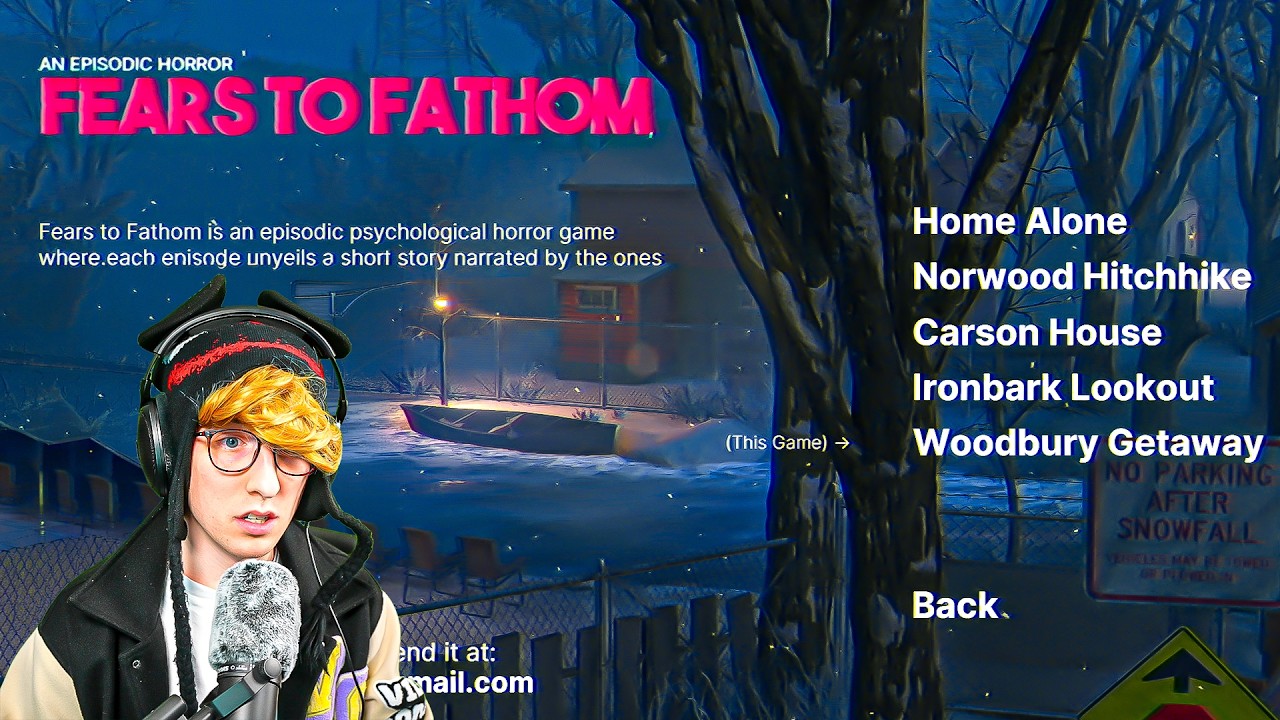
Task: Select the Home Alone episode
Action: coord(1019,221)
